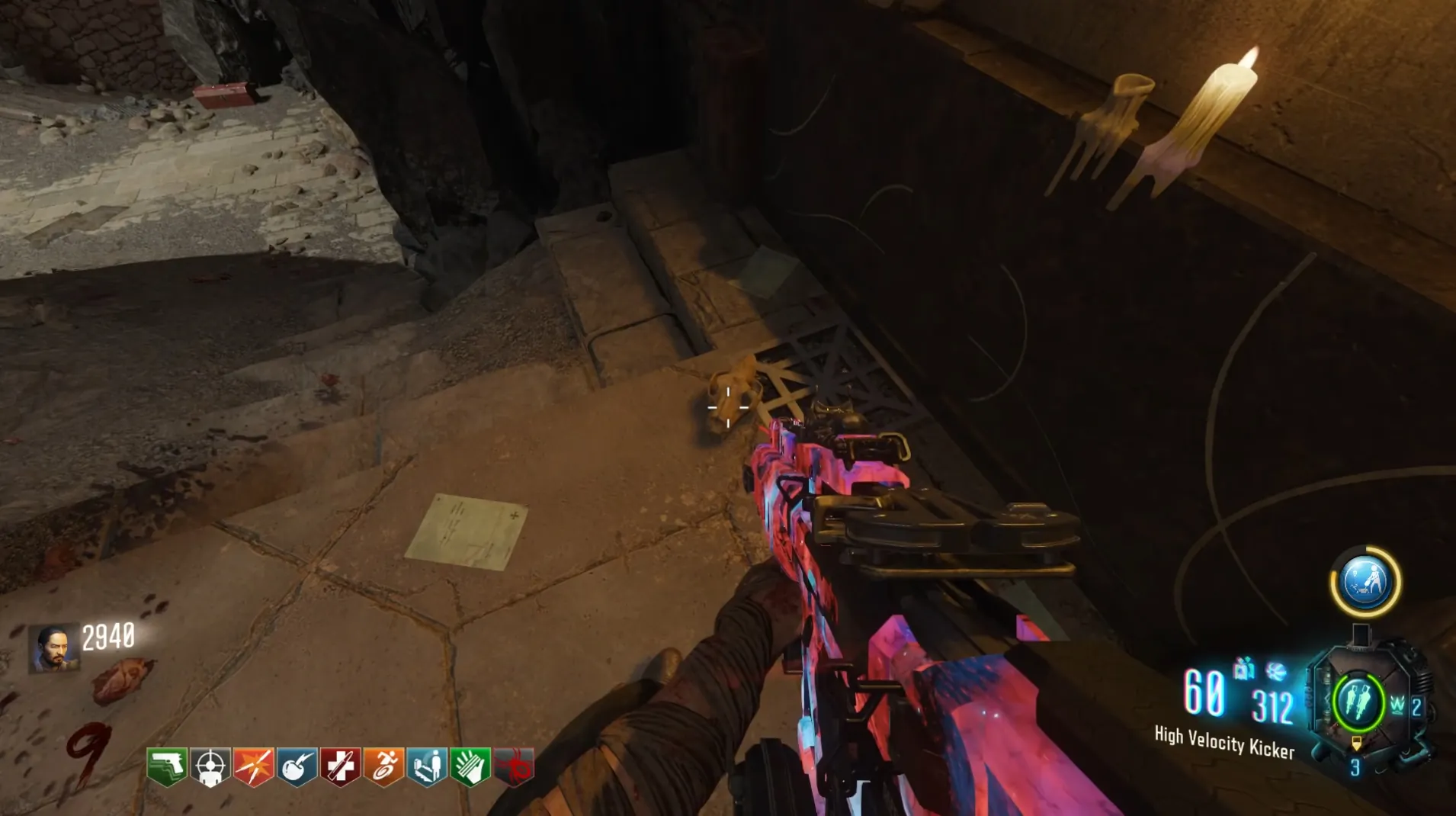Image resolution: width=1456 pixels, height=816 pixels.
Task: Select the yellow shield indicator icon
Action: click(1356, 743)
